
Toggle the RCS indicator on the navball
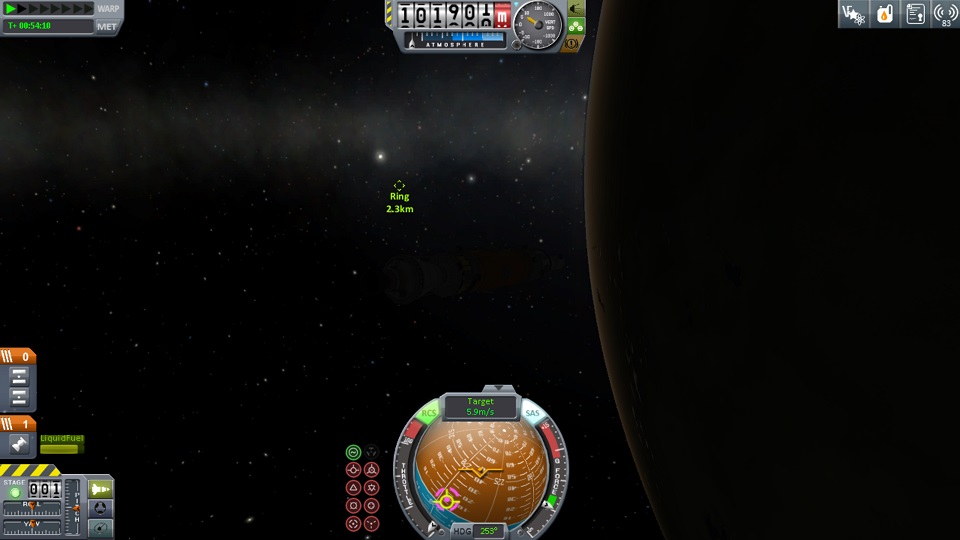[x=429, y=413]
